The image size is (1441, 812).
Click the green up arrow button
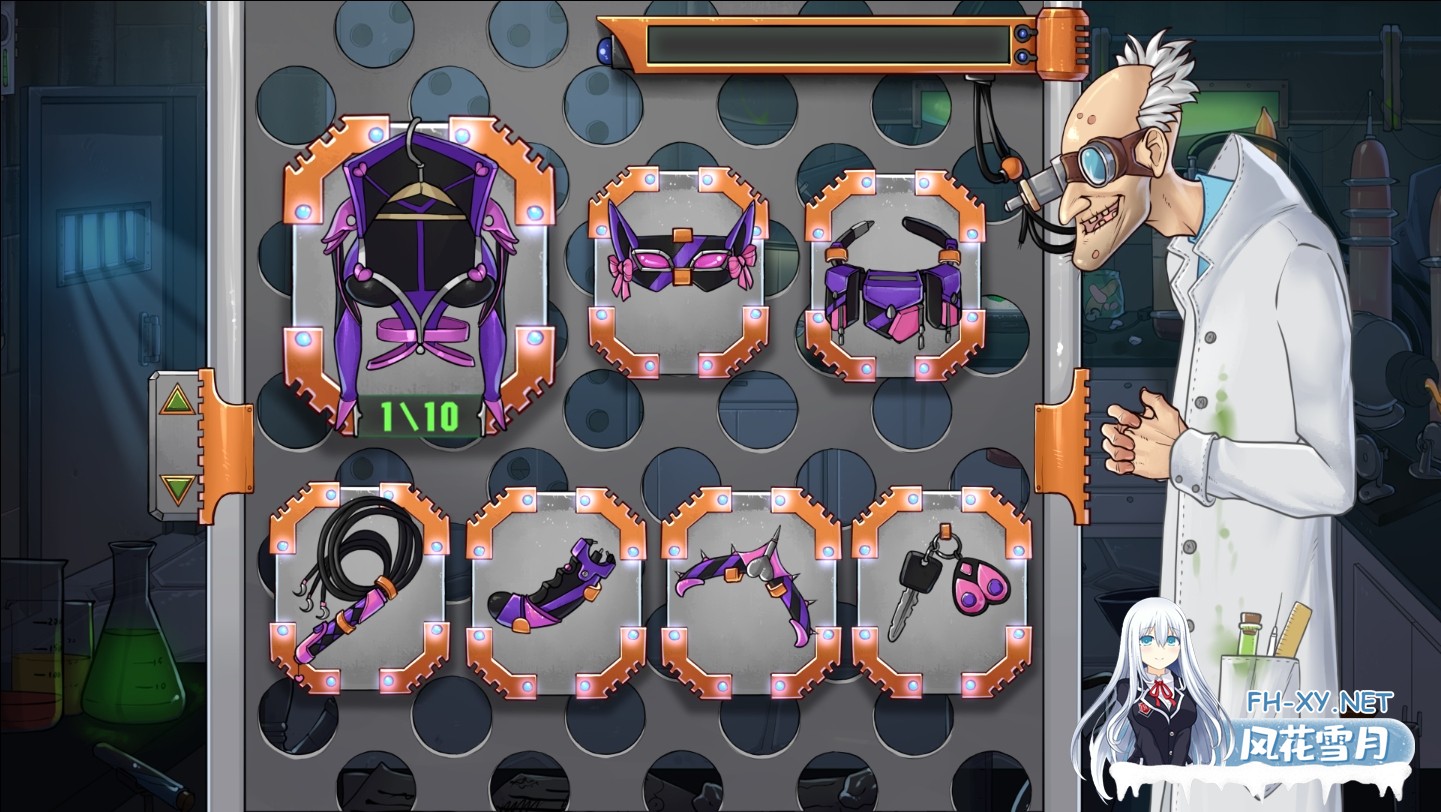pyautogui.click(x=177, y=402)
